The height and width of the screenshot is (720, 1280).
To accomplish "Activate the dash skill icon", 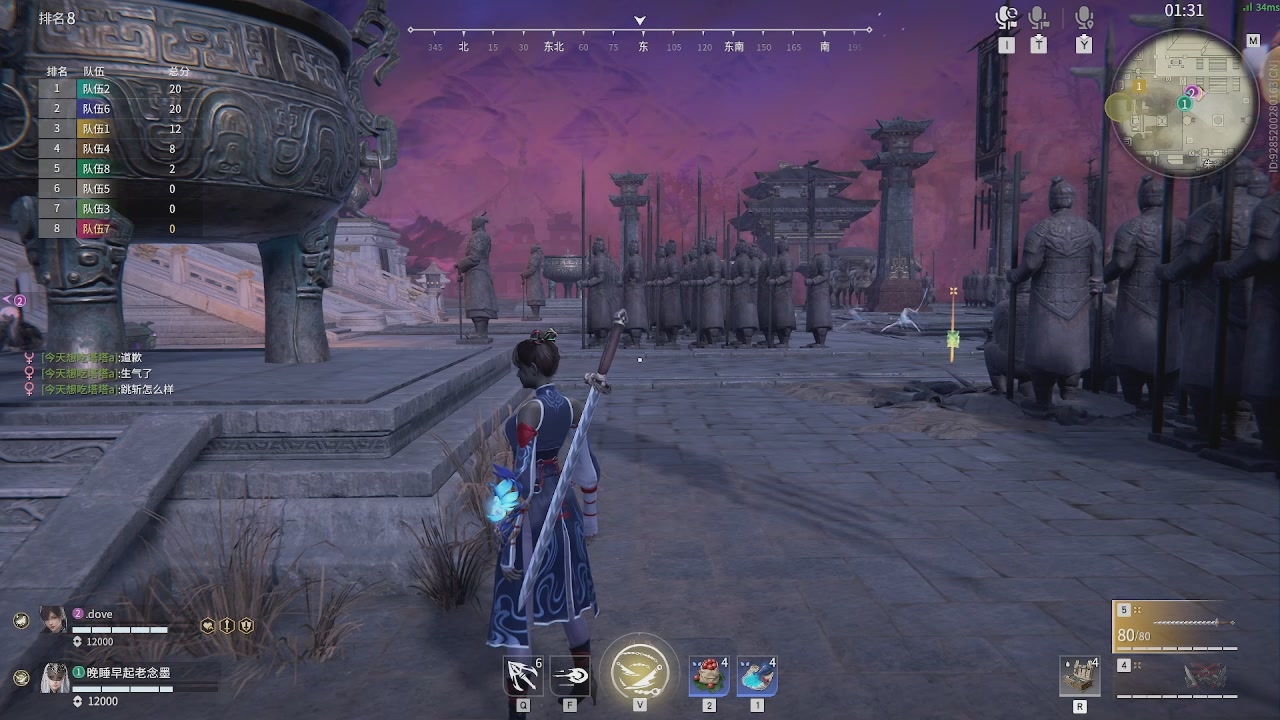I will [570, 677].
